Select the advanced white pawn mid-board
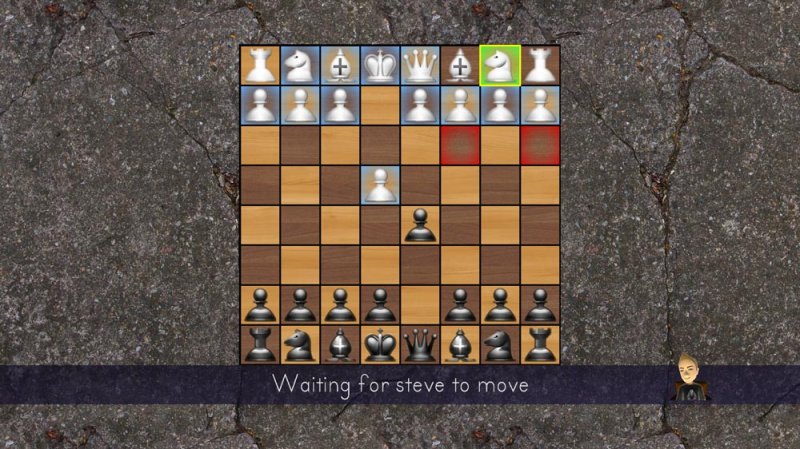The height and width of the screenshot is (449, 800). 380,185
